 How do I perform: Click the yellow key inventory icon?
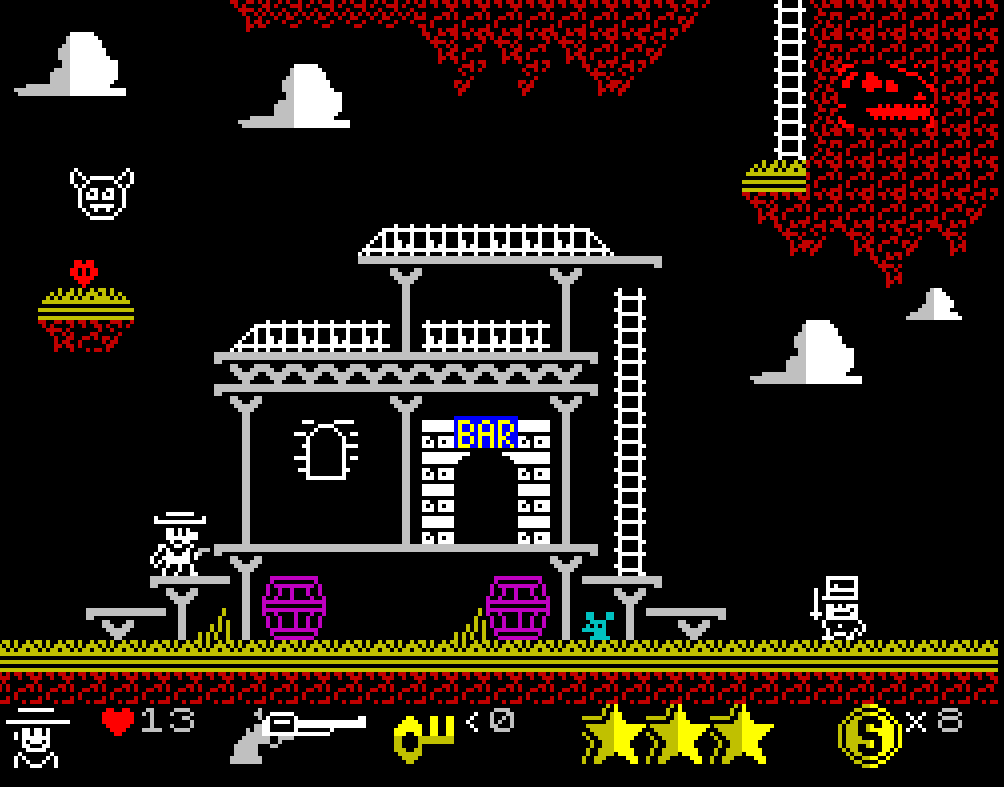click(x=424, y=737)
